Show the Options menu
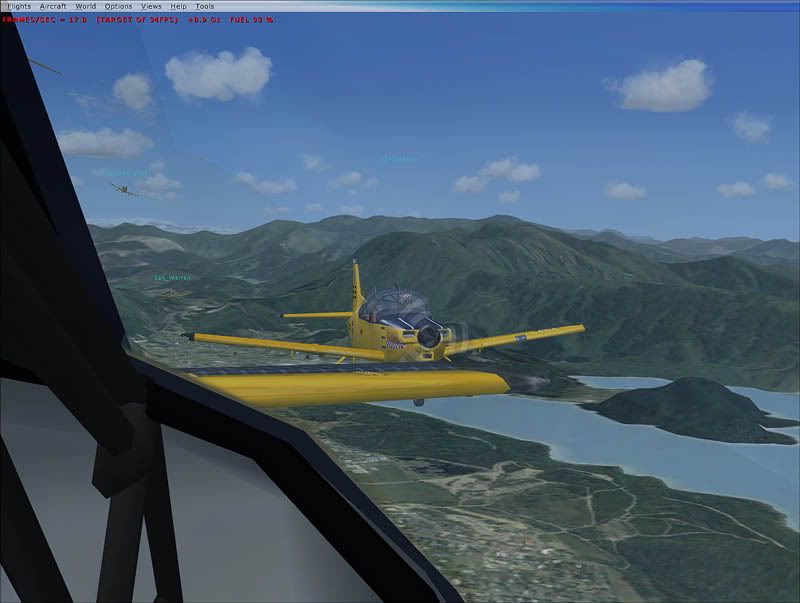 pyautogui.click(x=118, y=6)
